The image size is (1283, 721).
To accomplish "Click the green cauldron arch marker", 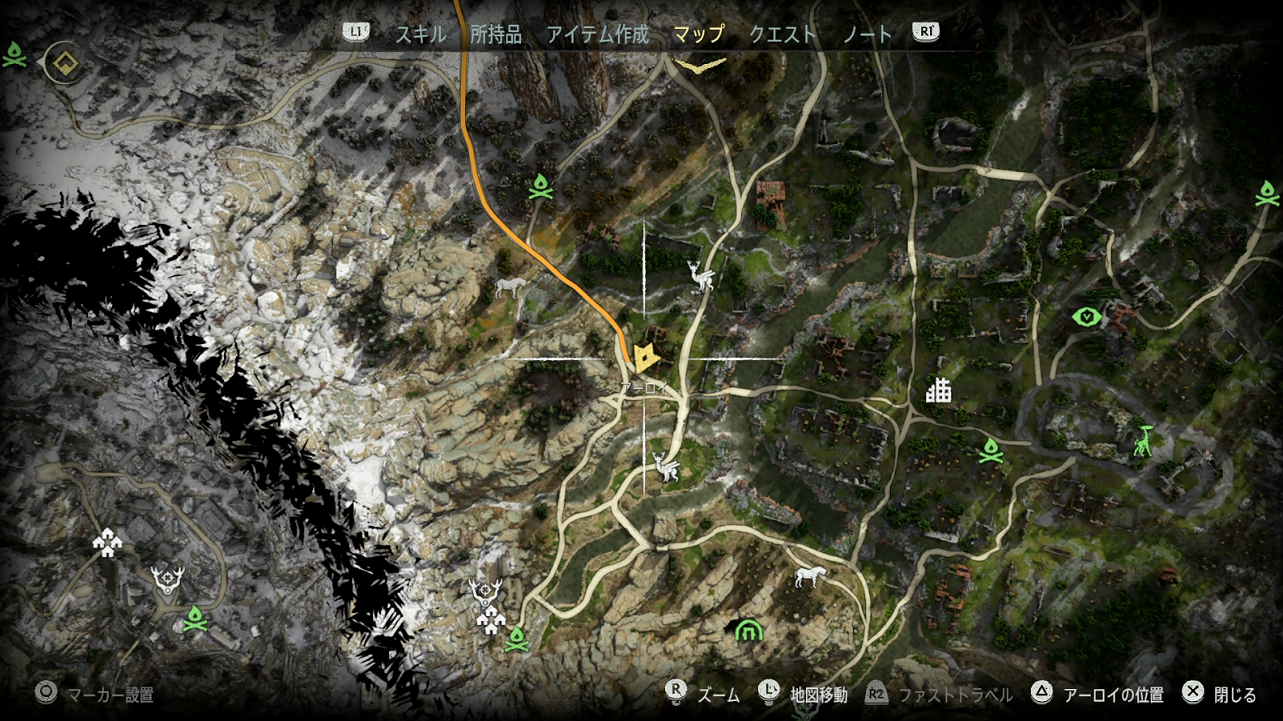I will pyautogui.click(x=748, y=630).
